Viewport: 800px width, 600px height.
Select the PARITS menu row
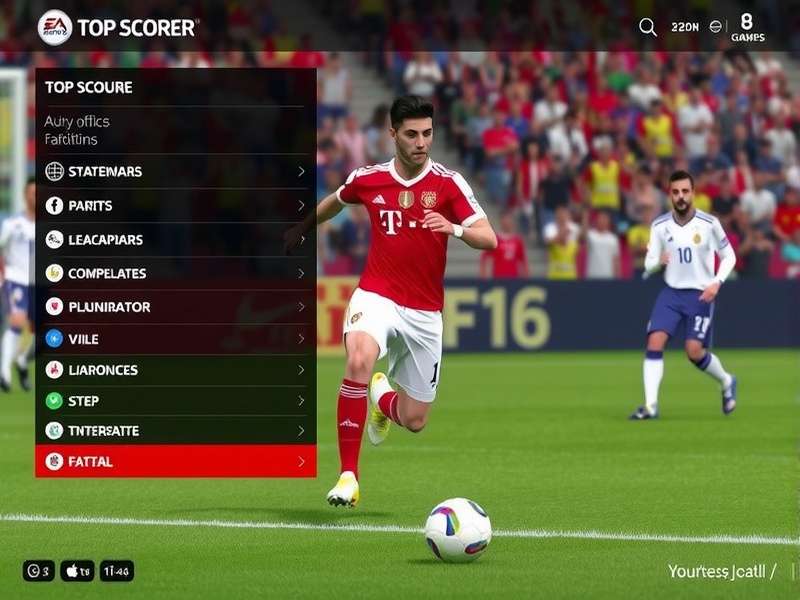pos(175,205)
